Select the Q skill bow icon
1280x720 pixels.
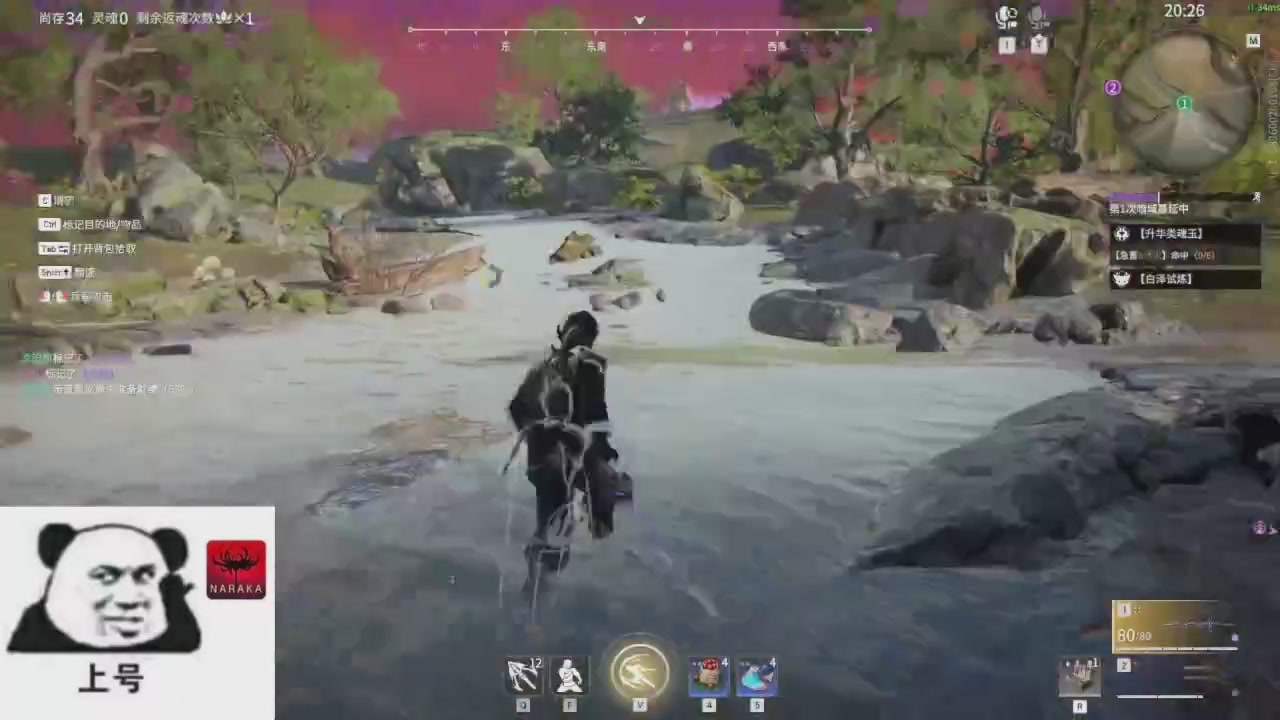pyautogui.click(x=523, y=675)
